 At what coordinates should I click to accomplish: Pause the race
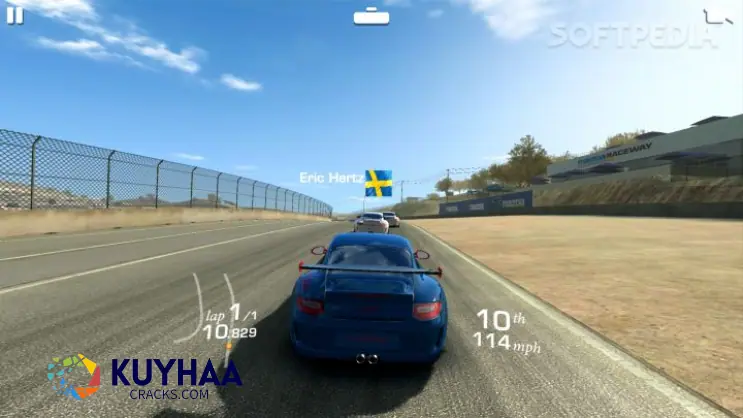pyautogui.click(x=15, y=15)
